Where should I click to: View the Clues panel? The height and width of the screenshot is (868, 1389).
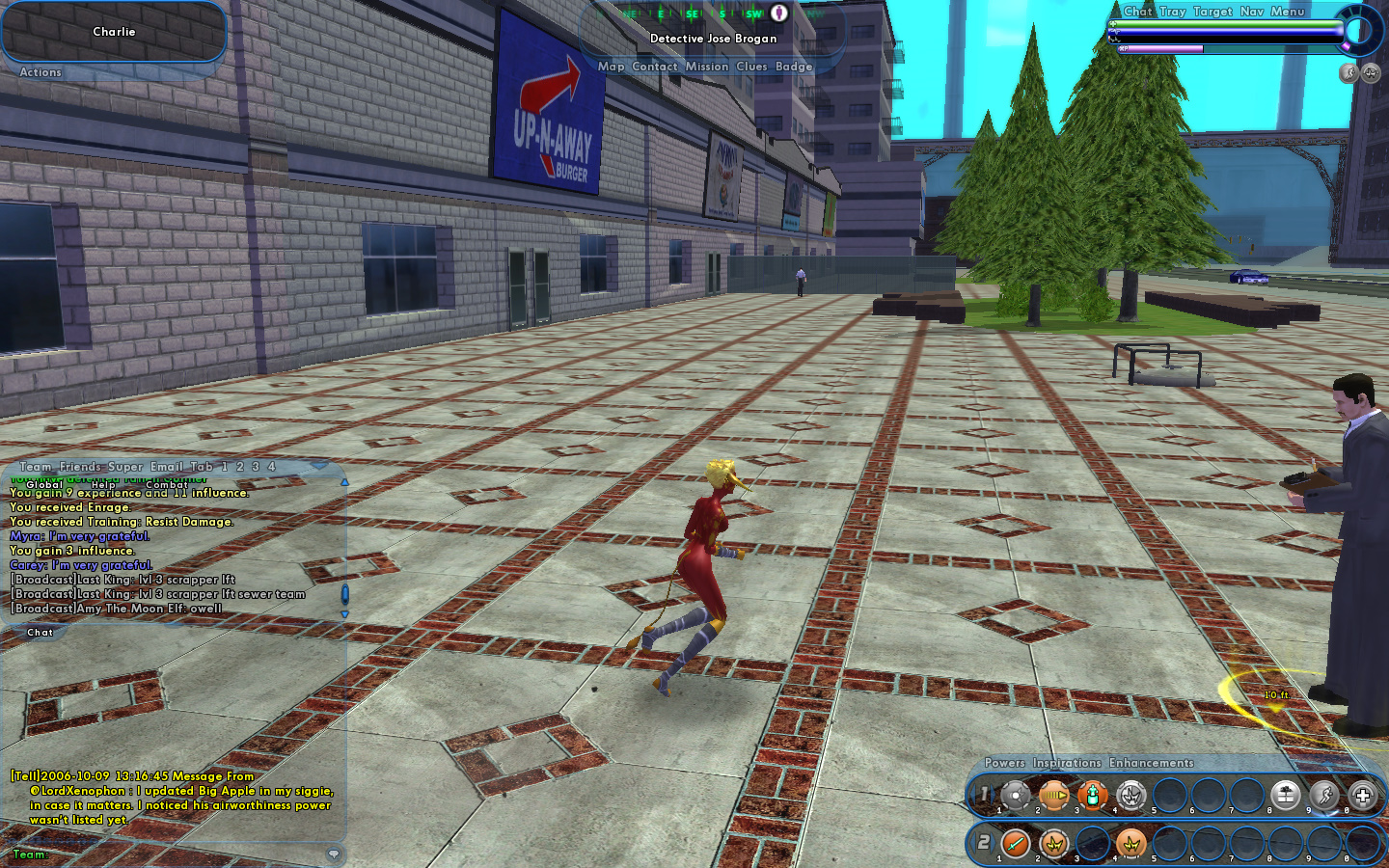751,67
